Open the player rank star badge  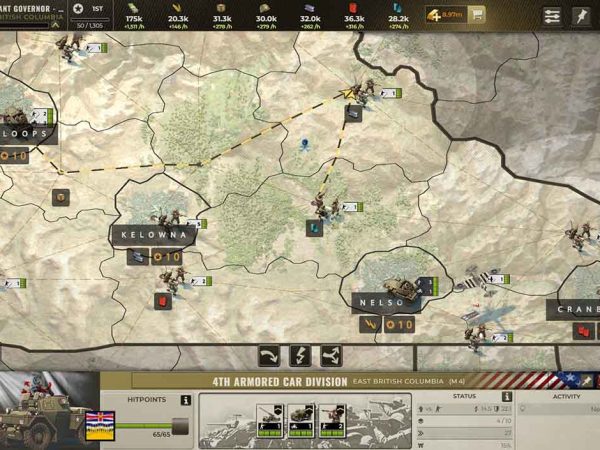(78, 9)
